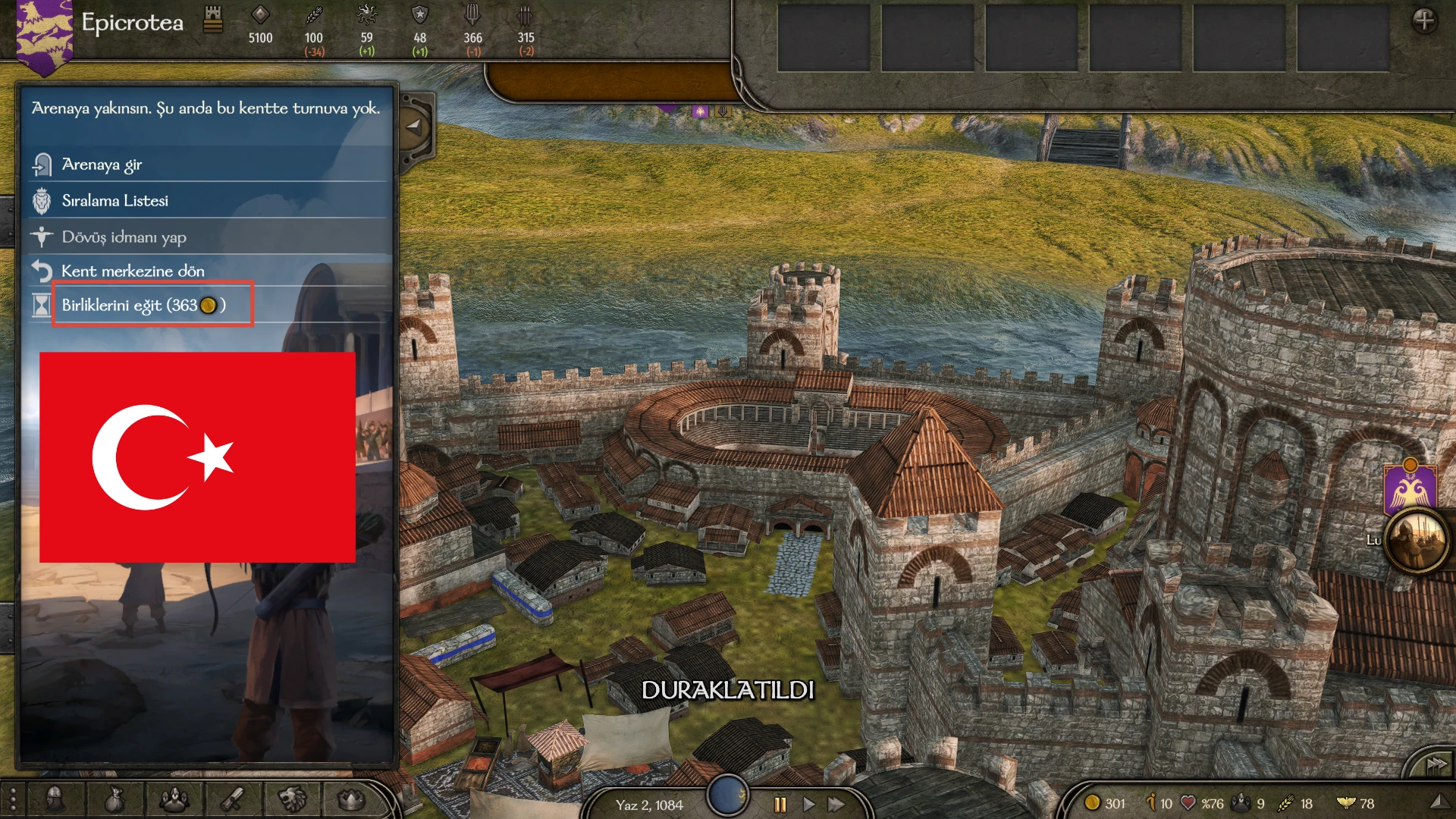
Task: Return to town center with 'Kent merkezine dön'
Action: [133, 271]
